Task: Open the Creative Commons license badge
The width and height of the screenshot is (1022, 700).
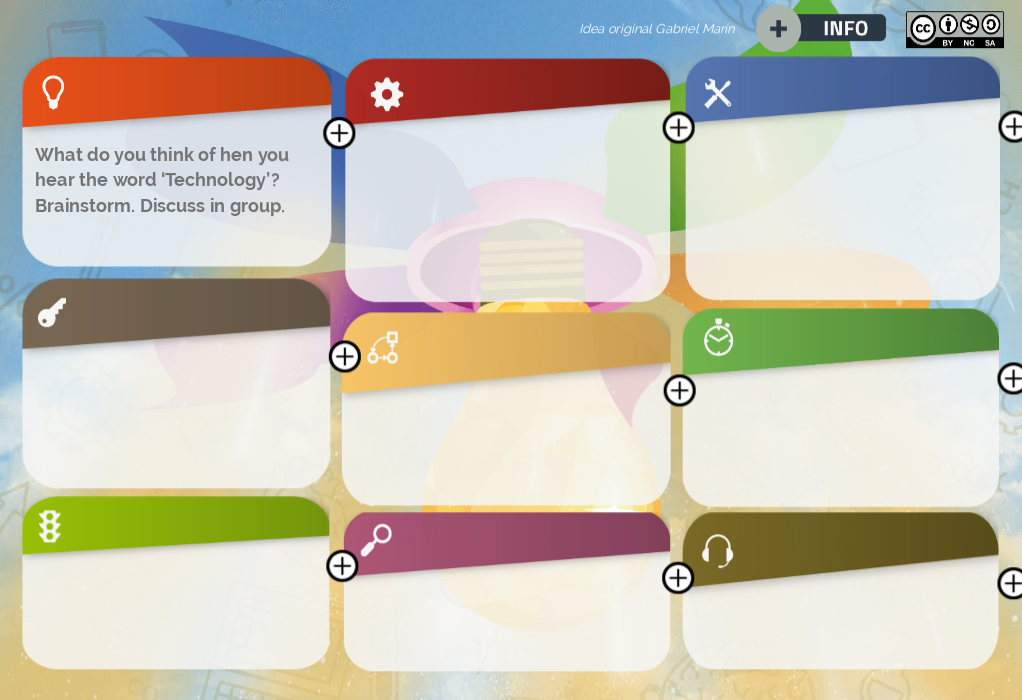Action: pyautogui.click(x=954, y=29)
